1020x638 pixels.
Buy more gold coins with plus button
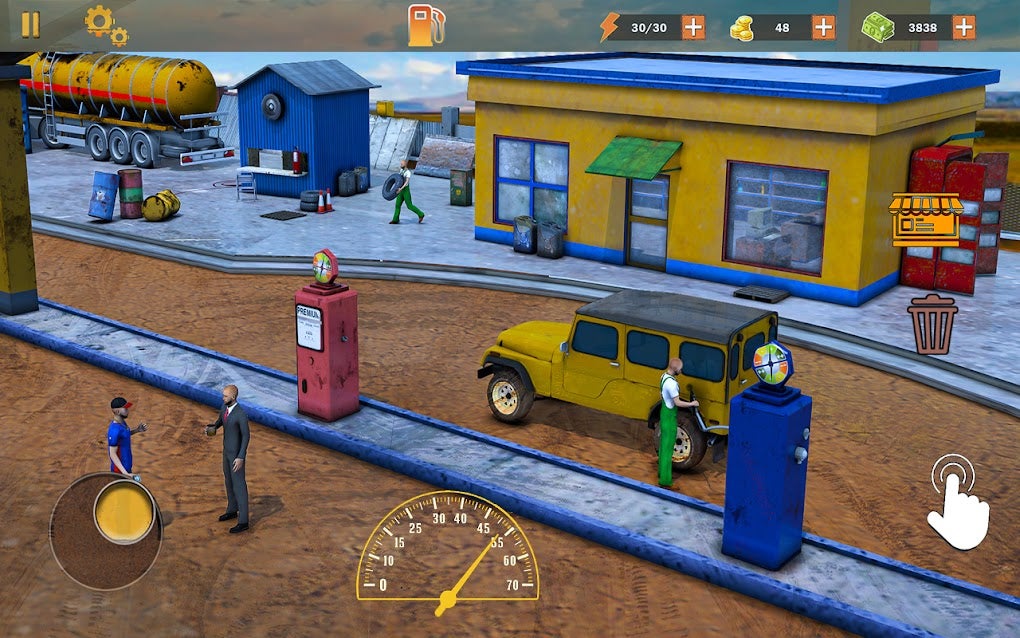coord(823,27)
